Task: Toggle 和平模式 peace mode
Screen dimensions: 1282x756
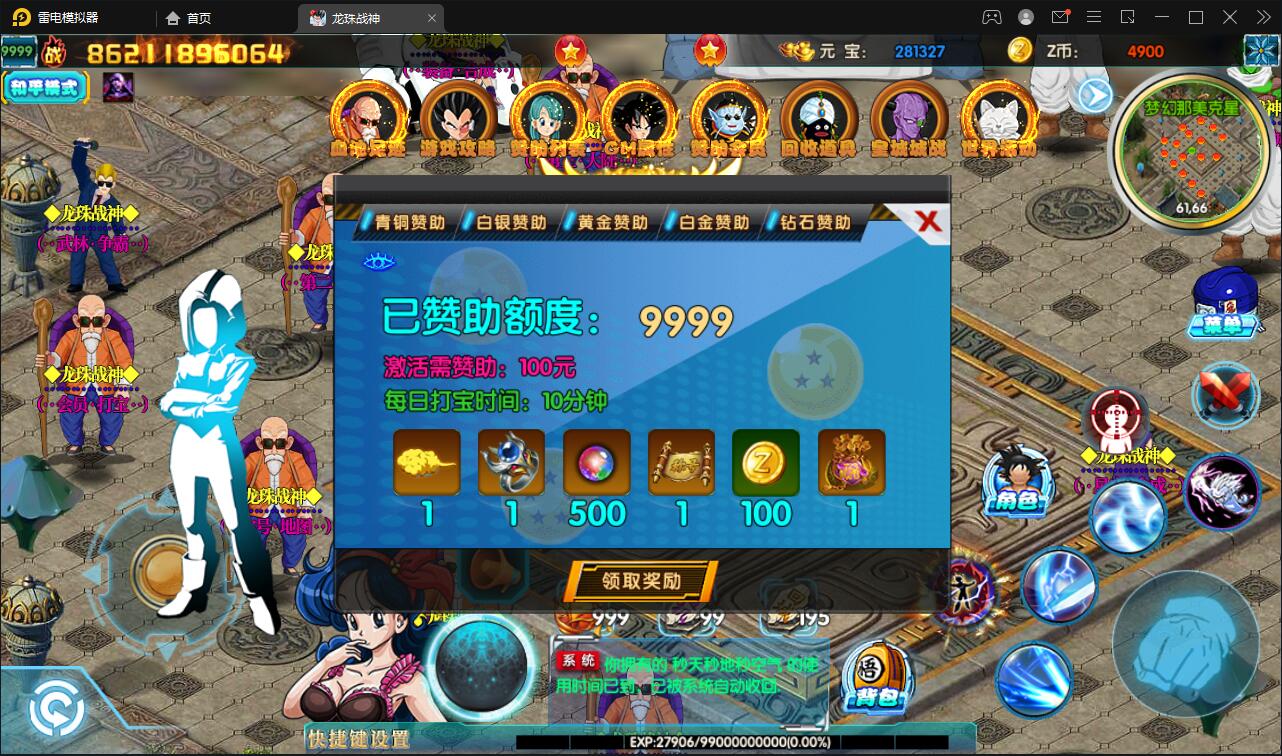Action: [x=44, y=88]
